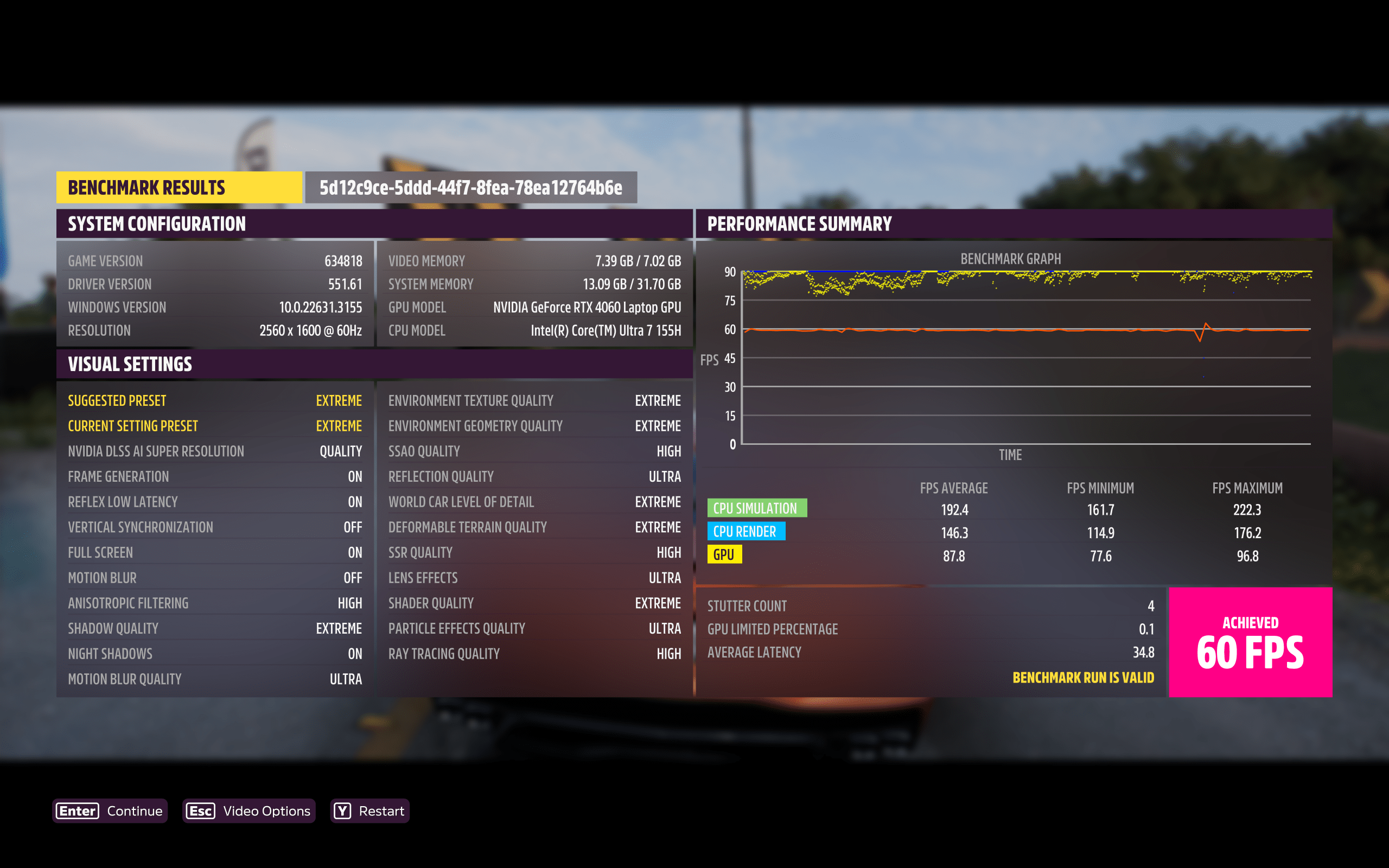
Task: Restart the benchmark run
Action: [369, 810]
